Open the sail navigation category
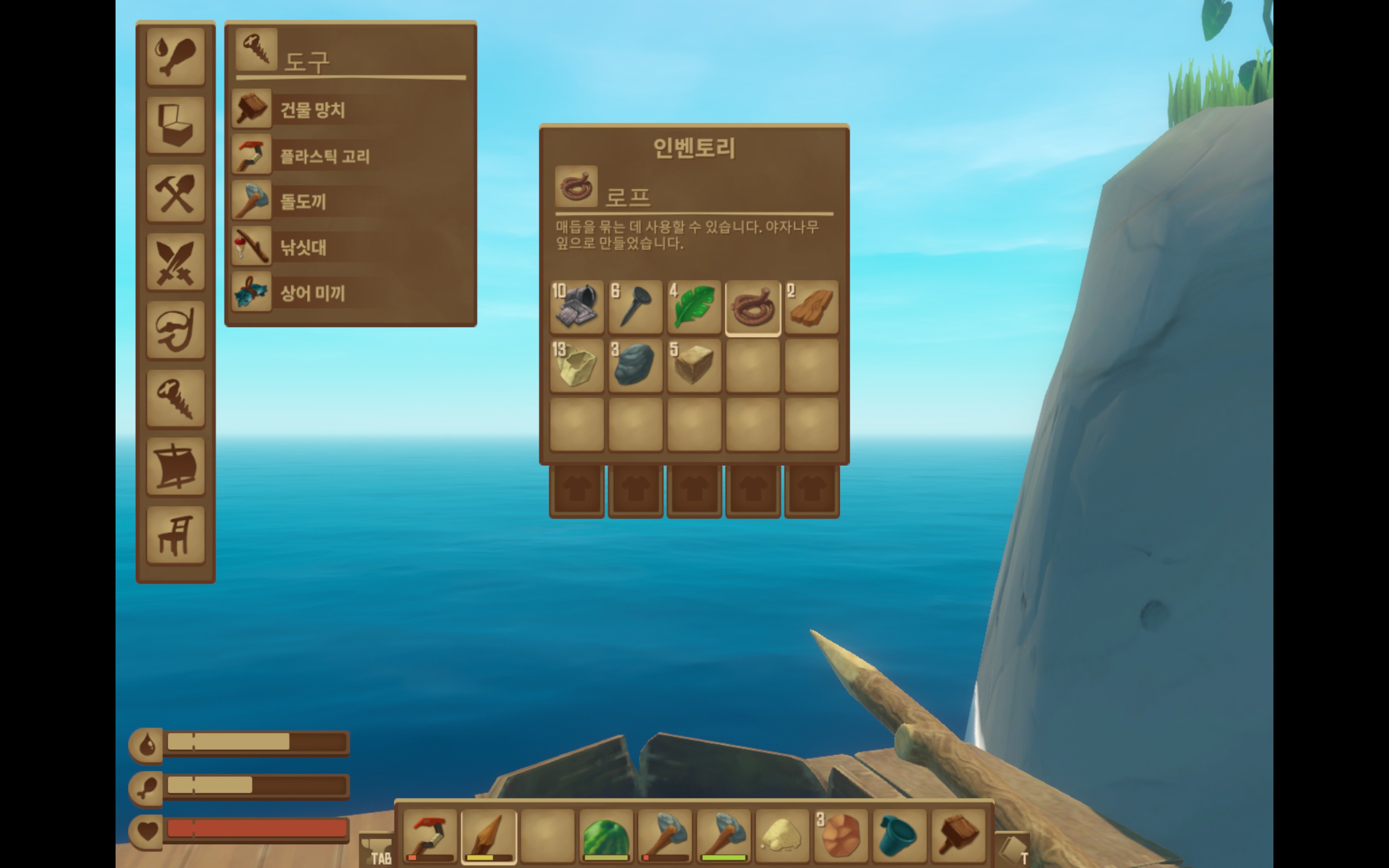Image resolution: width=1389 pixels, height=868 pixels. coord(176,467)
